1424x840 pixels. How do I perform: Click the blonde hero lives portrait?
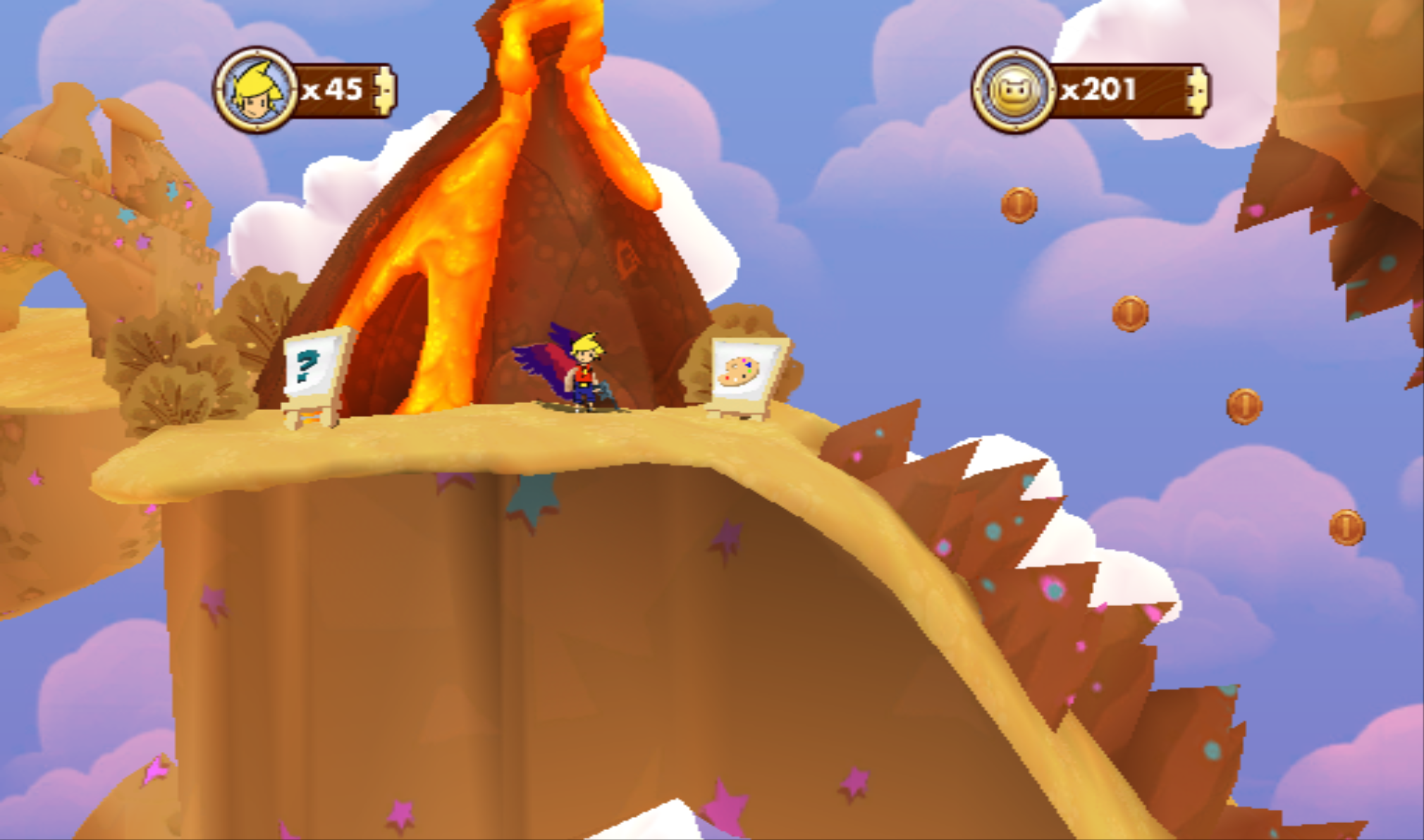(256, 90)
